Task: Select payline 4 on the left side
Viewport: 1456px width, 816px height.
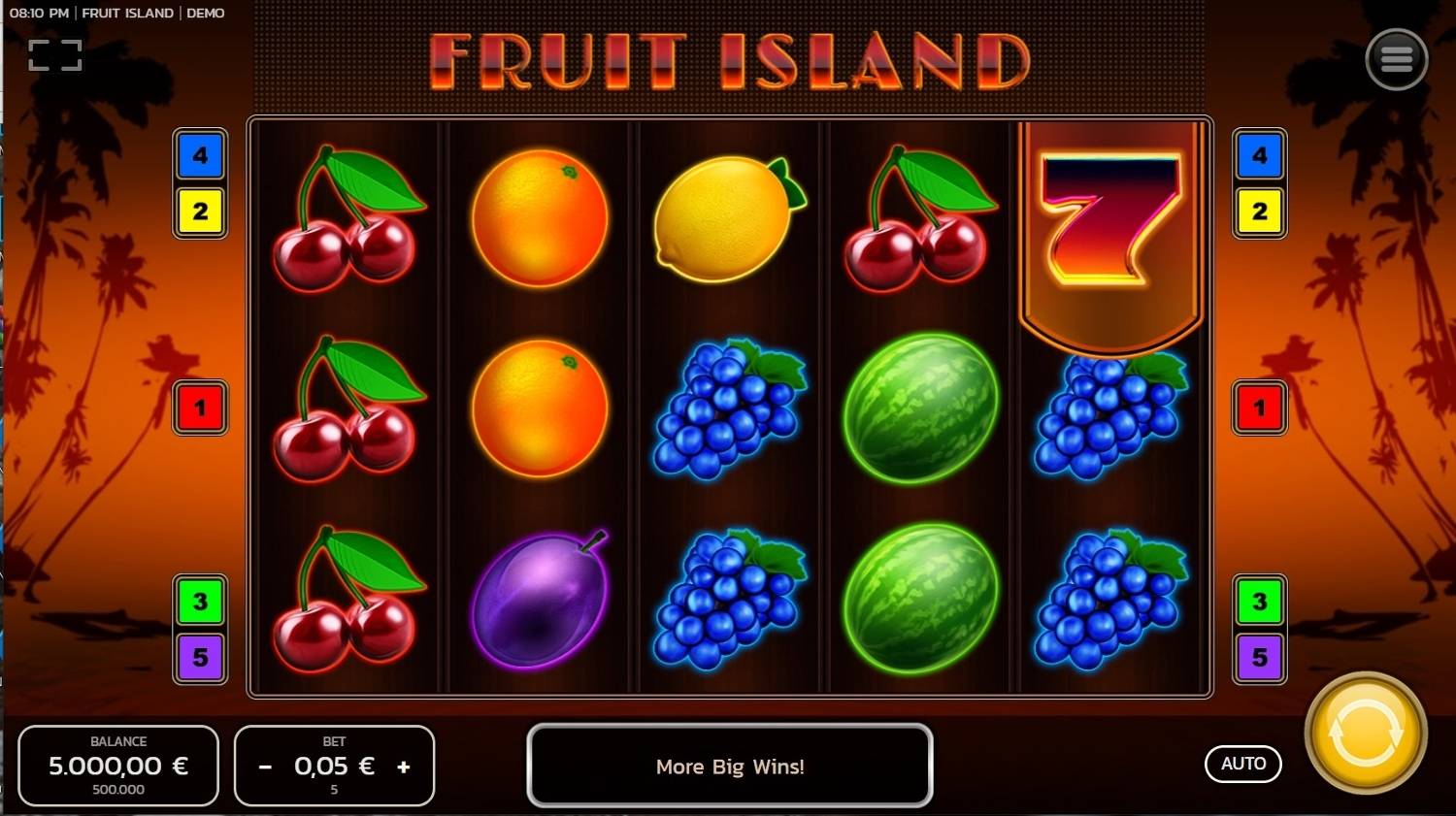Action: (x=201, y=155)
